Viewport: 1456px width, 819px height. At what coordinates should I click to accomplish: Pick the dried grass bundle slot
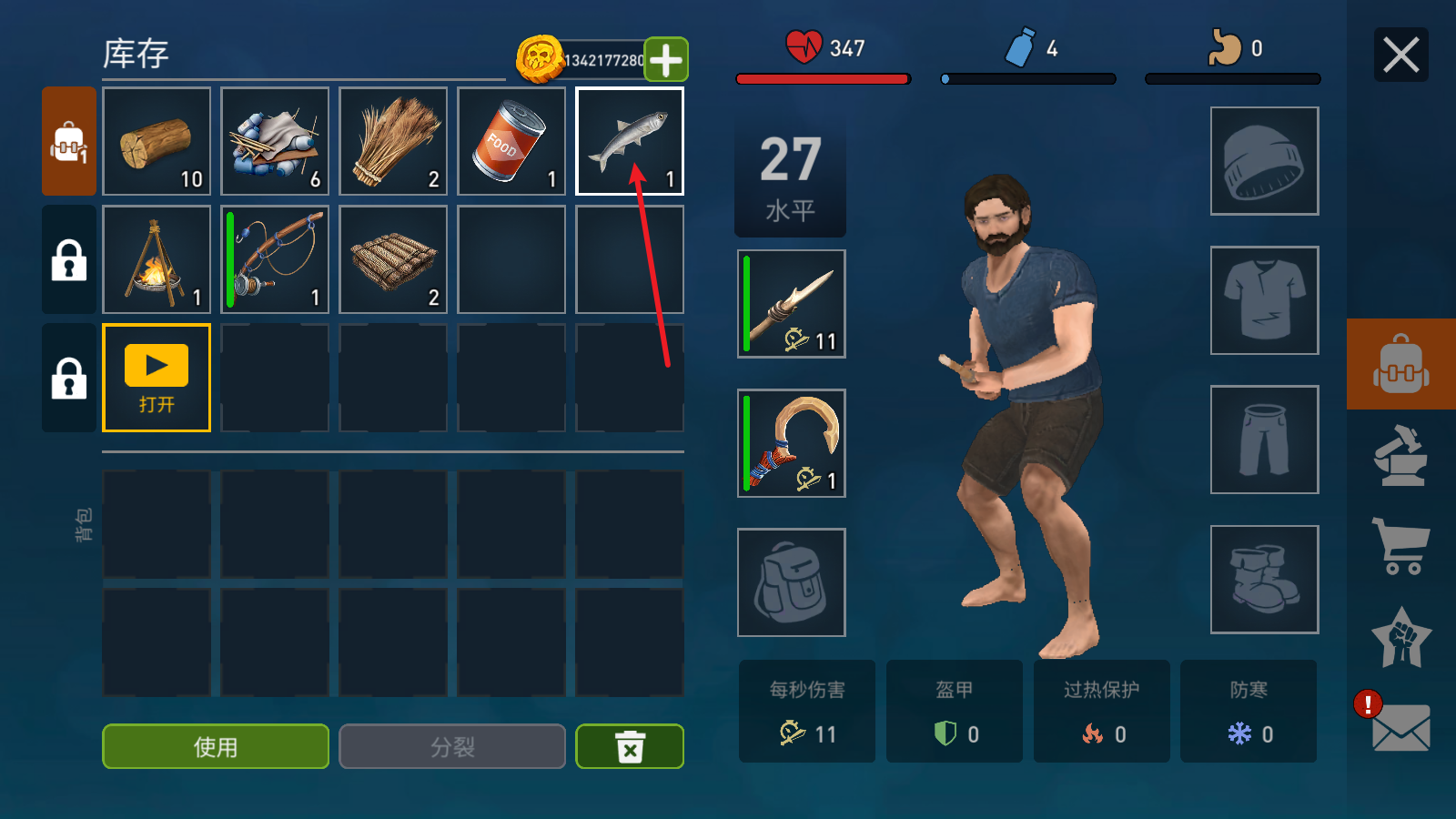click(393, 141)
